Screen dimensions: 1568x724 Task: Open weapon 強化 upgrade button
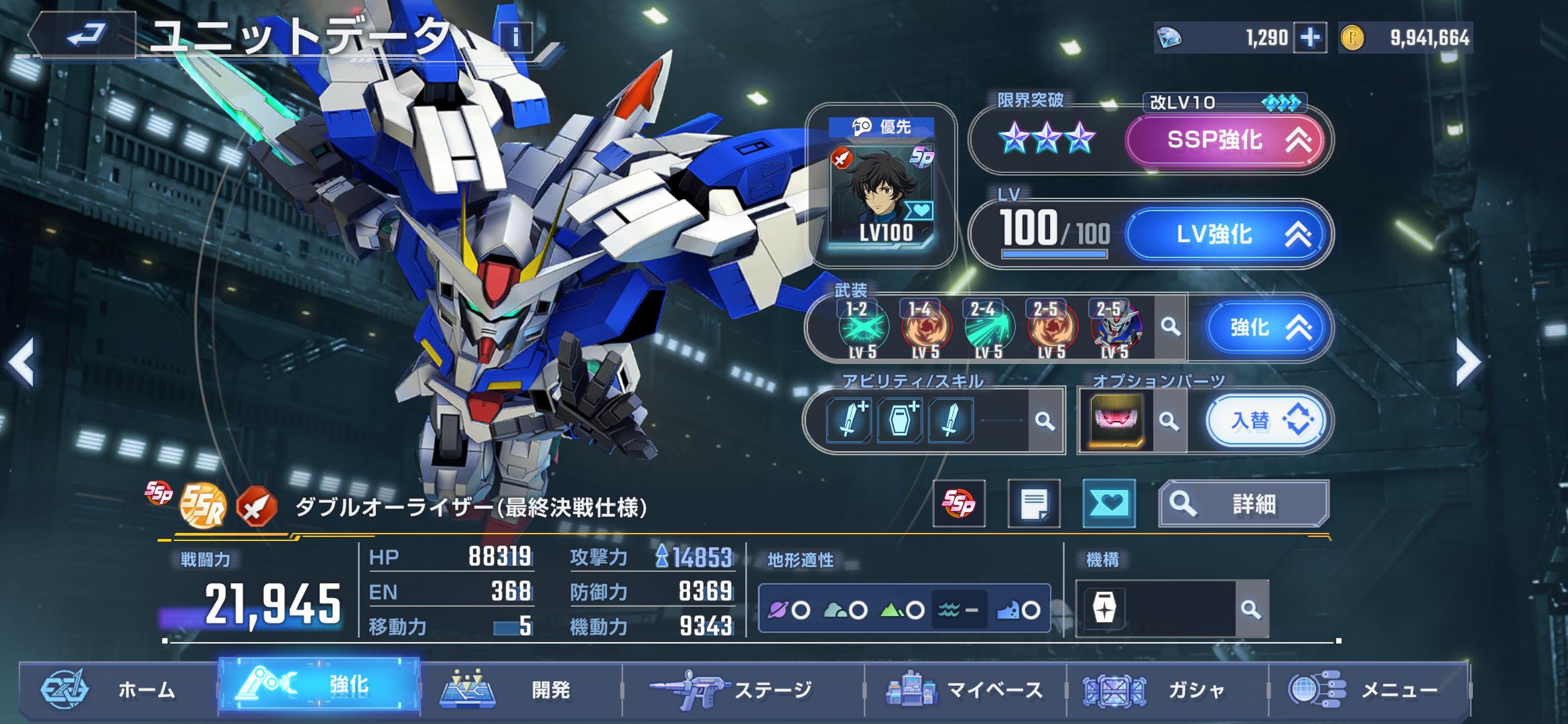click(1265, 328)
